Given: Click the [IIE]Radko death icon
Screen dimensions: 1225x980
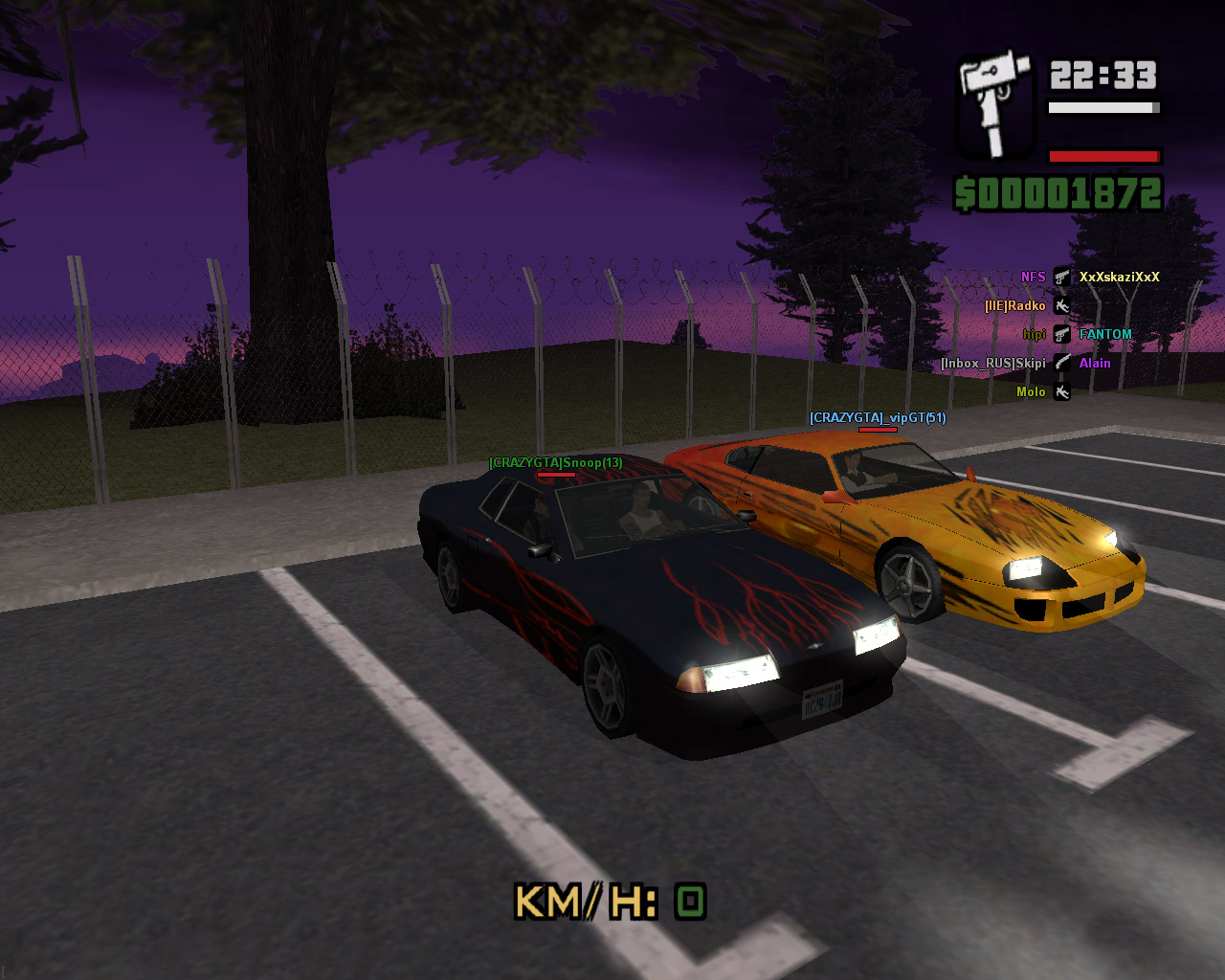Looking at the screenshot, I should point(1061,306).
